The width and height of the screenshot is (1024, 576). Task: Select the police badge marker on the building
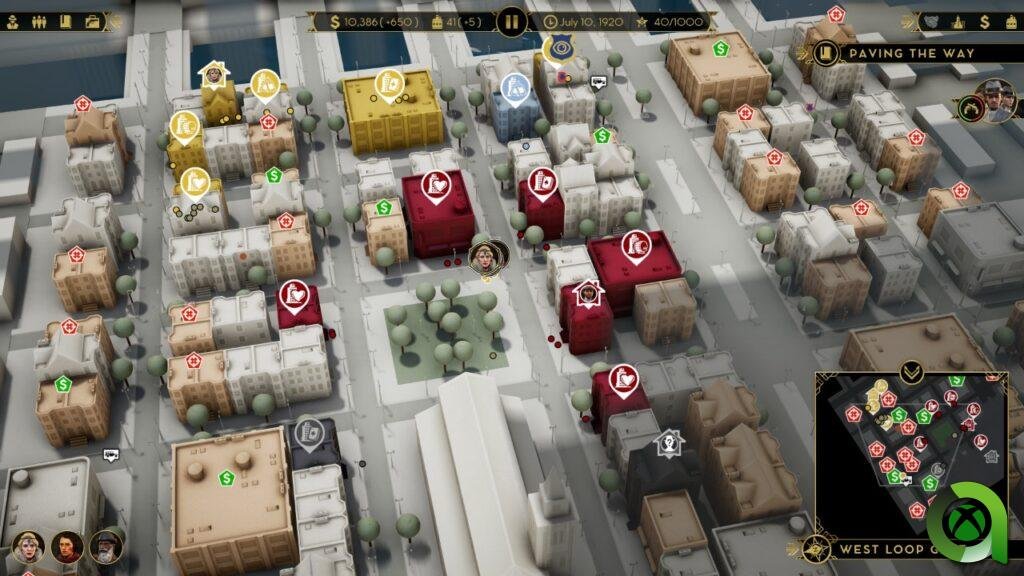(557, 47)
